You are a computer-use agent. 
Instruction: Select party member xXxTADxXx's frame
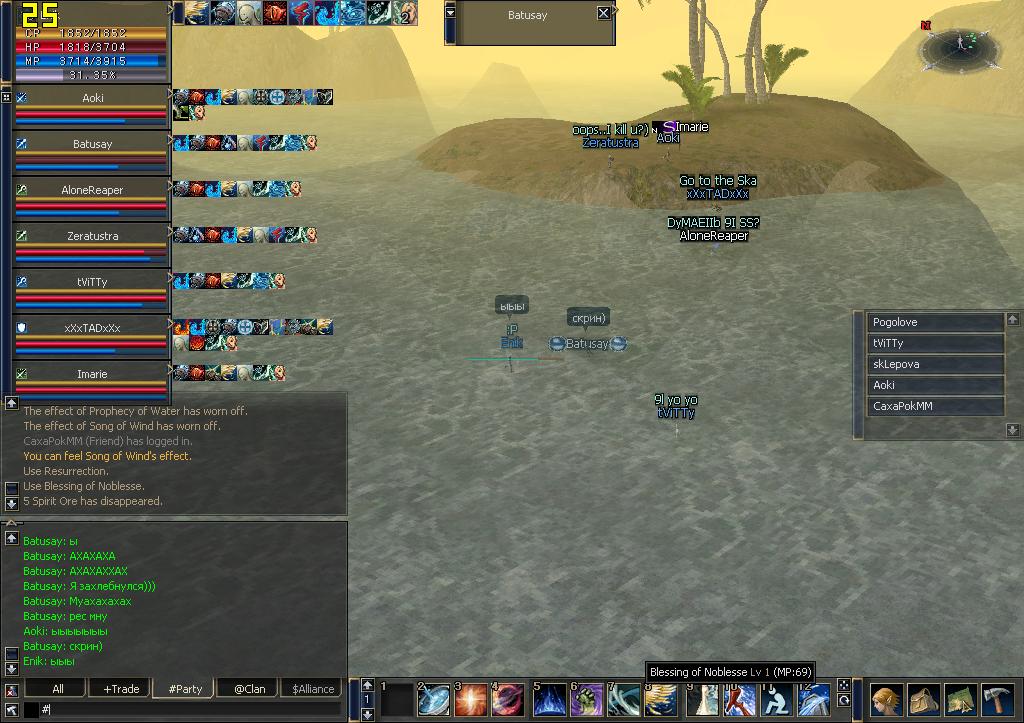92,328
